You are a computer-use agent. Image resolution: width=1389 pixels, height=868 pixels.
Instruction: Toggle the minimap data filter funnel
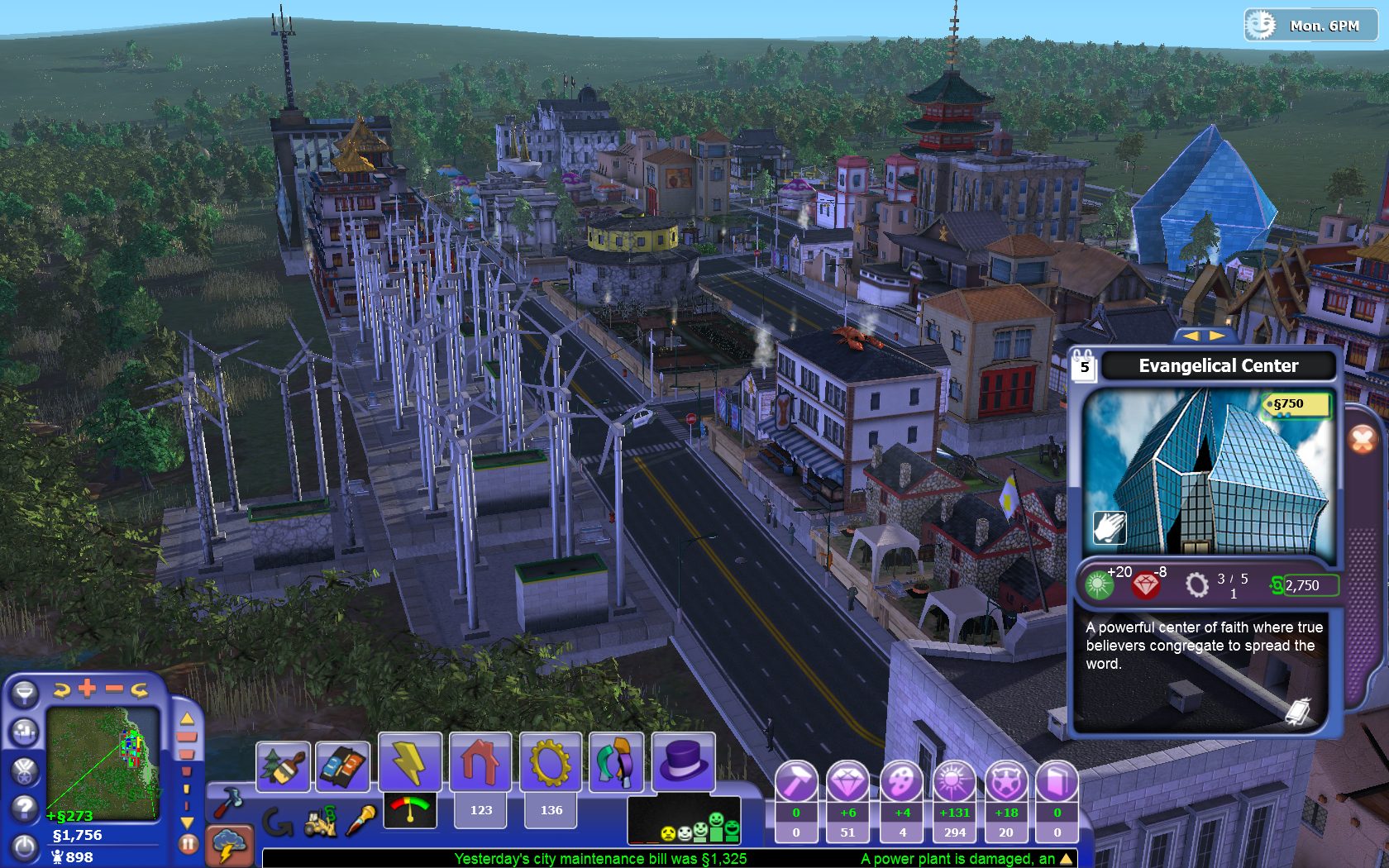(25, 693)
